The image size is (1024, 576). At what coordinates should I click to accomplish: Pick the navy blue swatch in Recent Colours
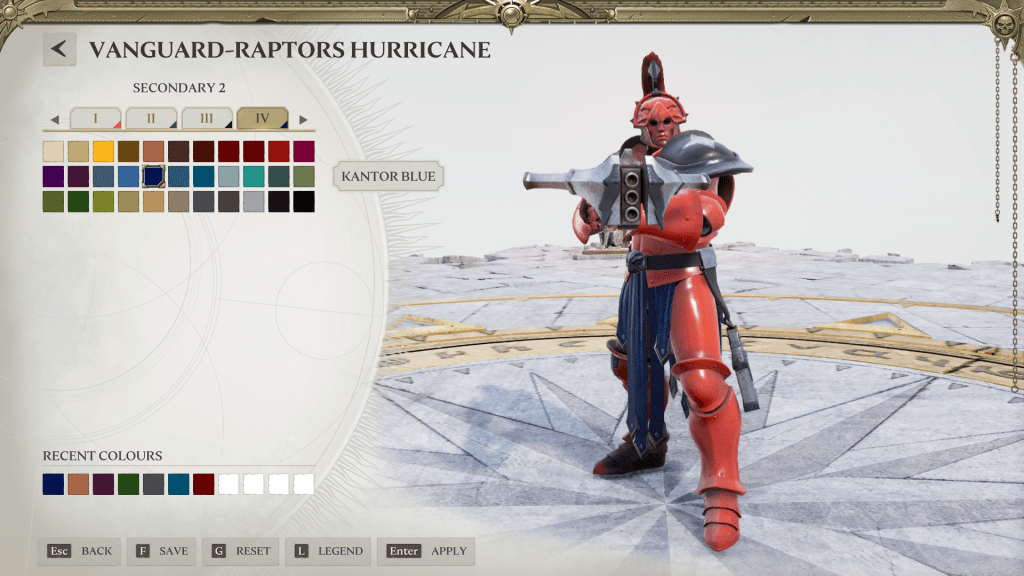pyautogui.click(x=53, y=484)
